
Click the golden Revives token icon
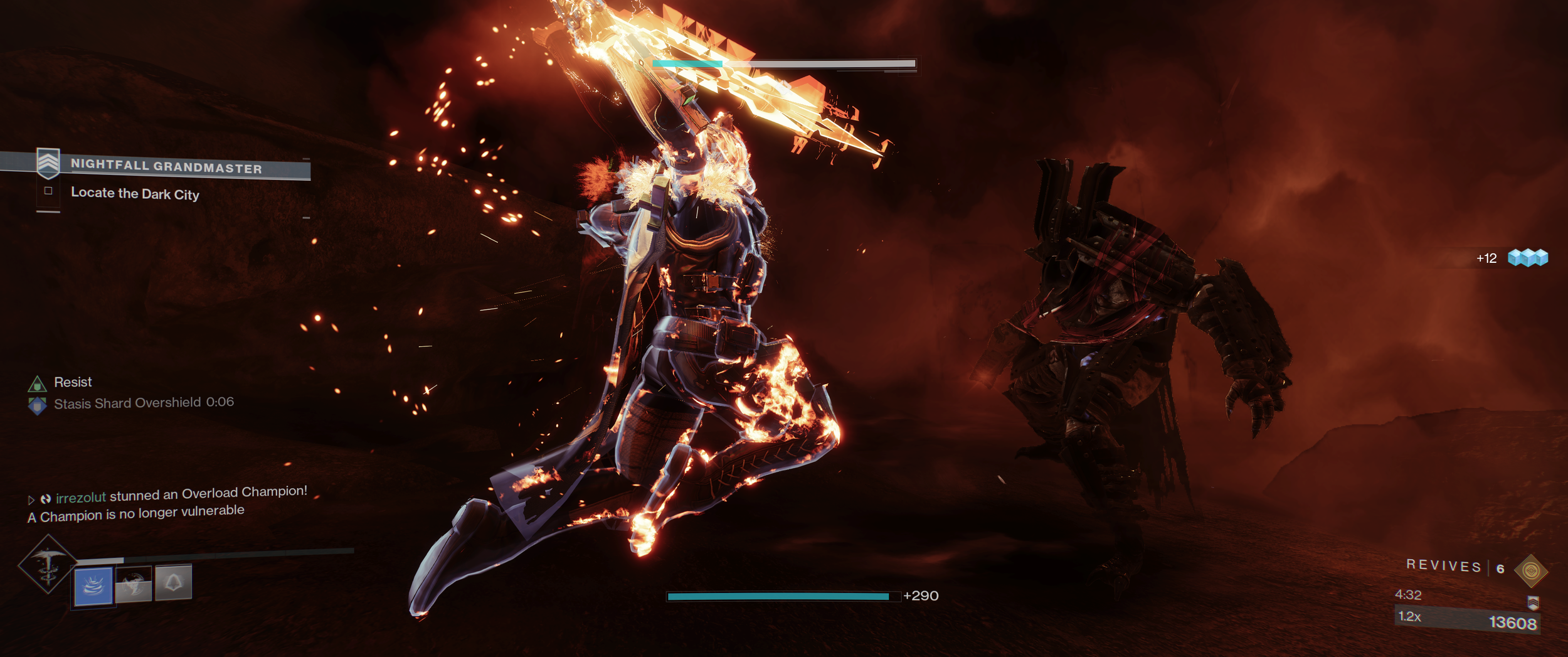point(1530,571)
